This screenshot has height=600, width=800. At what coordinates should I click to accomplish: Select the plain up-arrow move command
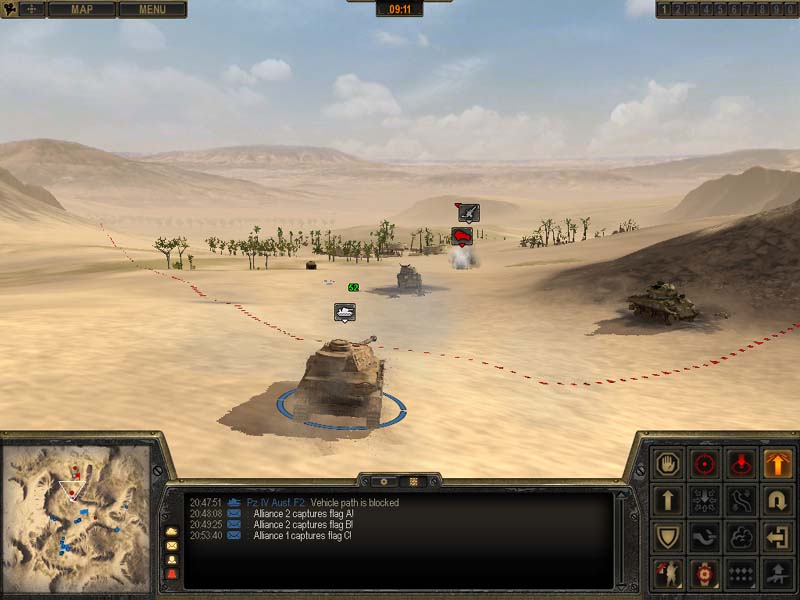(x=667, y=500)
